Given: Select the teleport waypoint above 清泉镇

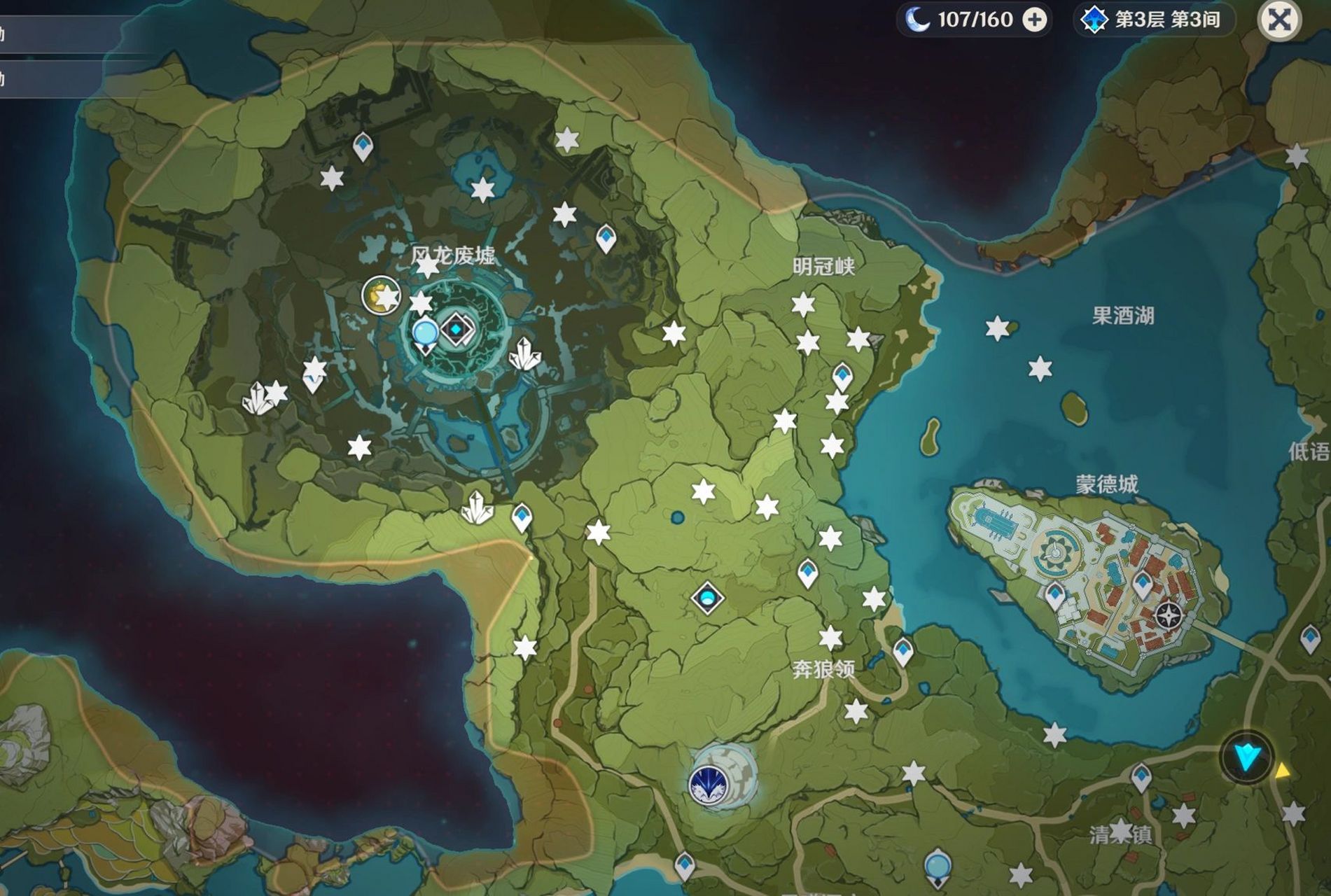Looking at the screenshot, I should pyautogui.click(x=1141, y=778).
